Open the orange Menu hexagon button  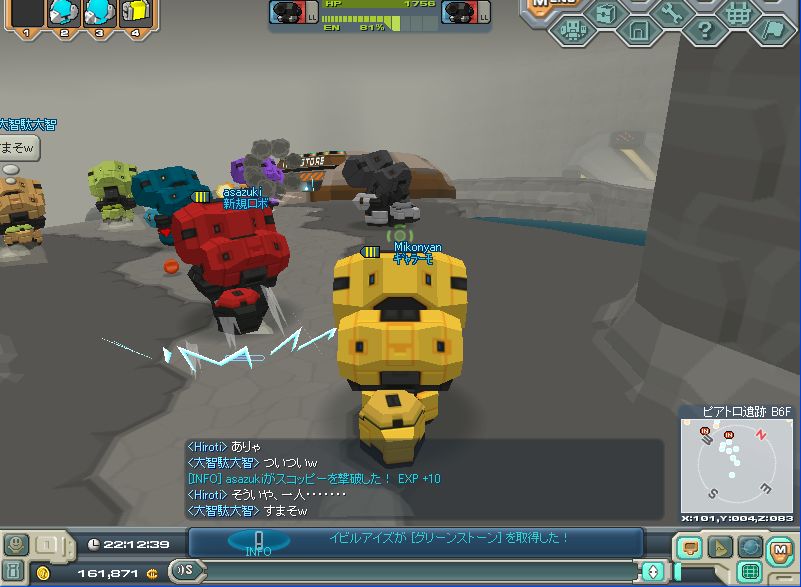549,5
